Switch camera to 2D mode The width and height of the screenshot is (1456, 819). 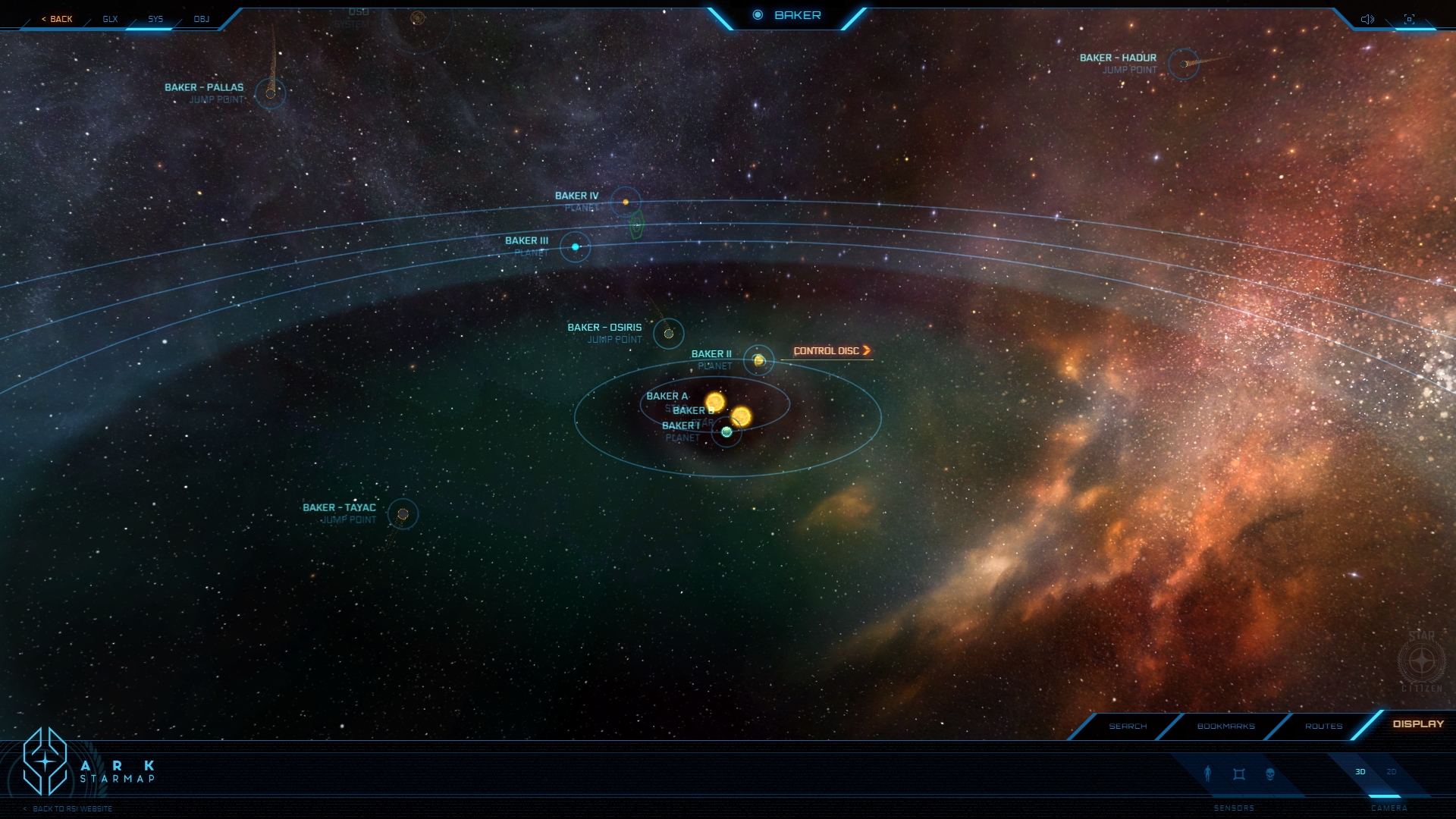pos(1392,772)
